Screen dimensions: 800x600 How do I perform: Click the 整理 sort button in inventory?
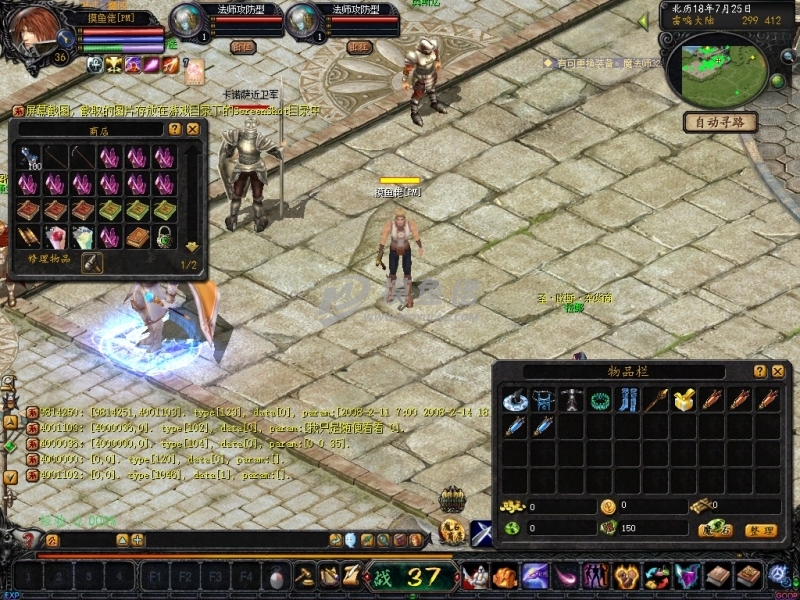click(x=761, y=530)
